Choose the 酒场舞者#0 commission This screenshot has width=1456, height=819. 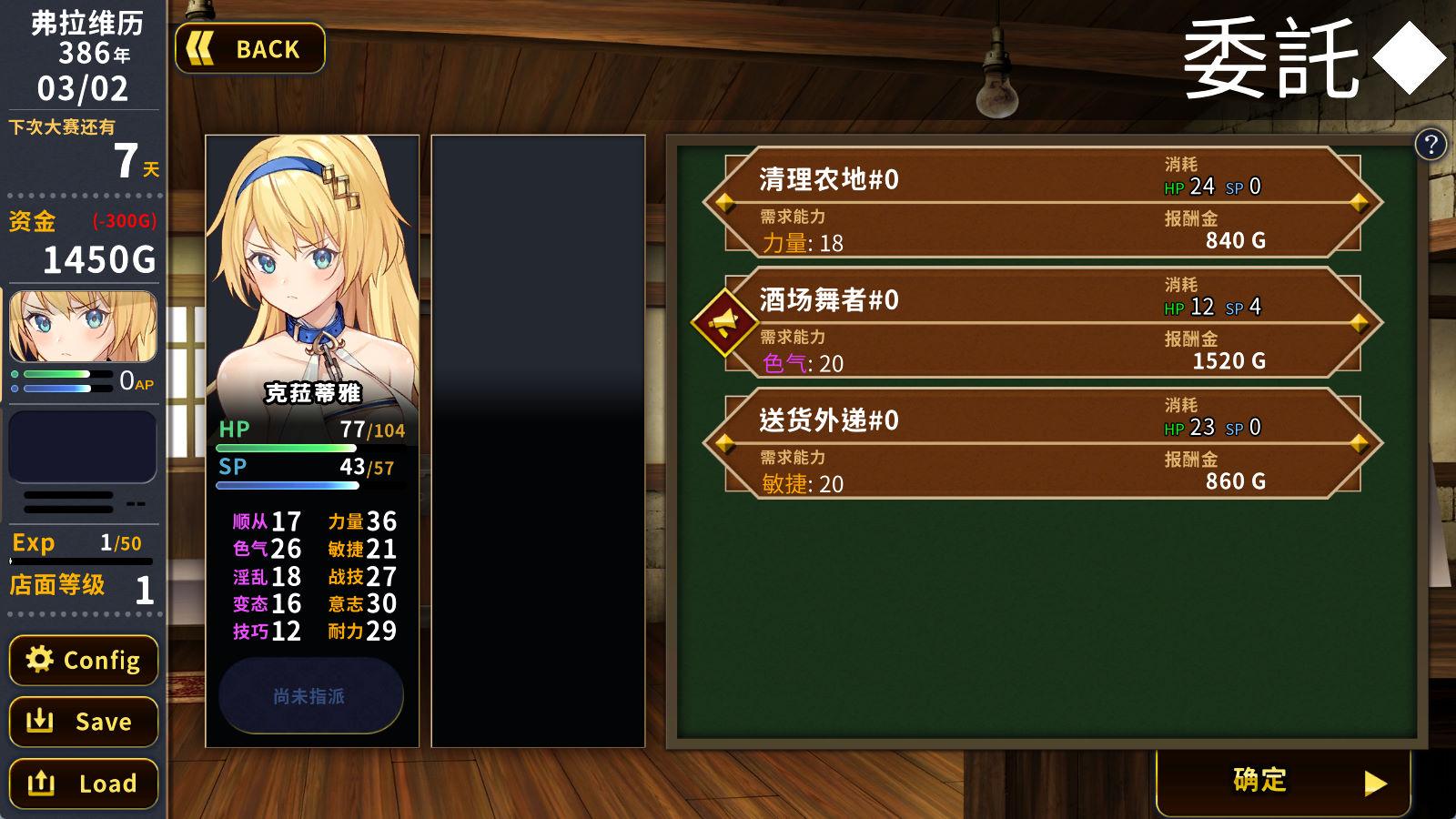point(1042,323)
